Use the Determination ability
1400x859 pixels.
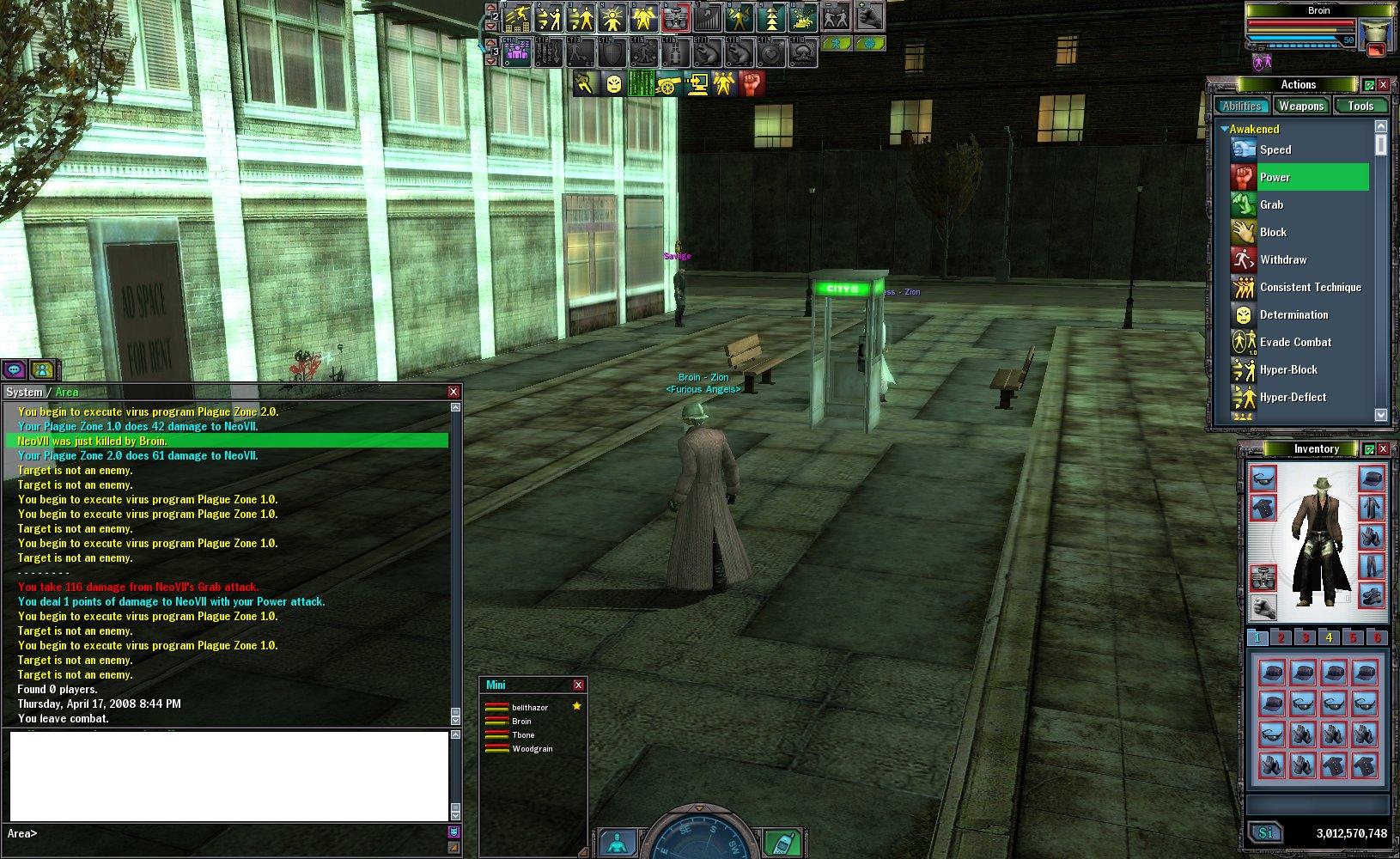[x=1293, y=314]
